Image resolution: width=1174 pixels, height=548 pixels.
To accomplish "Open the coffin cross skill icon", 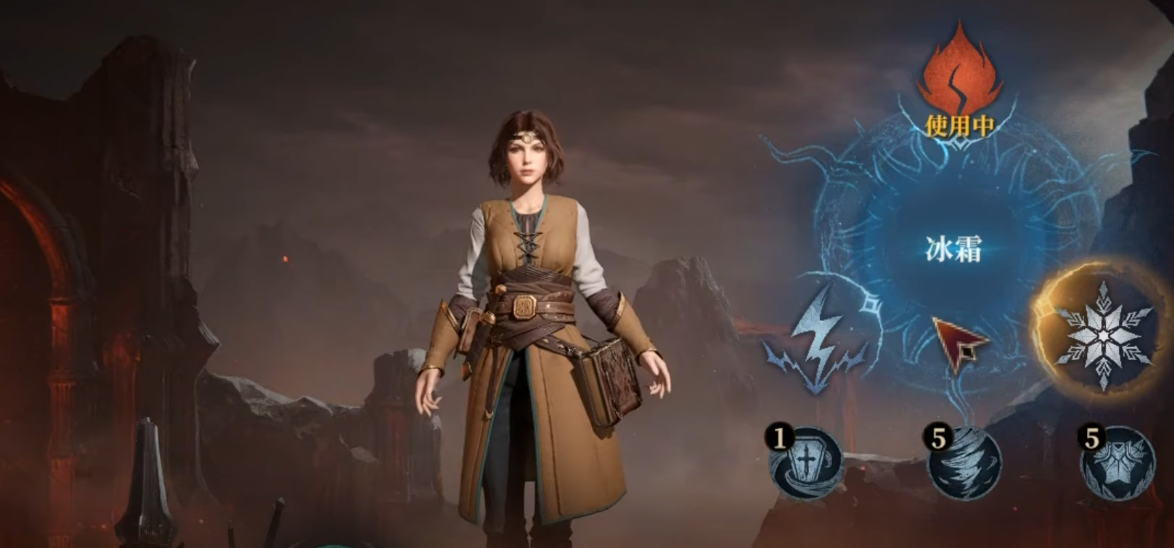I will [806, 462].
